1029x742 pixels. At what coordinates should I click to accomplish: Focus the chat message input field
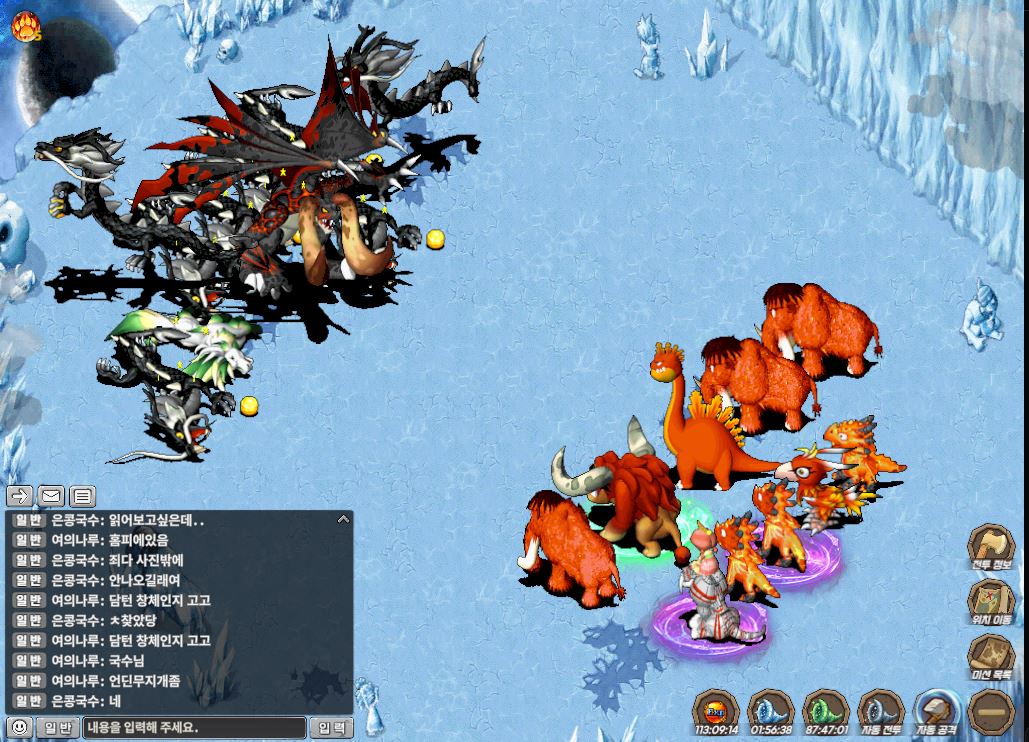pyautogui.click(x=193, y=727)
